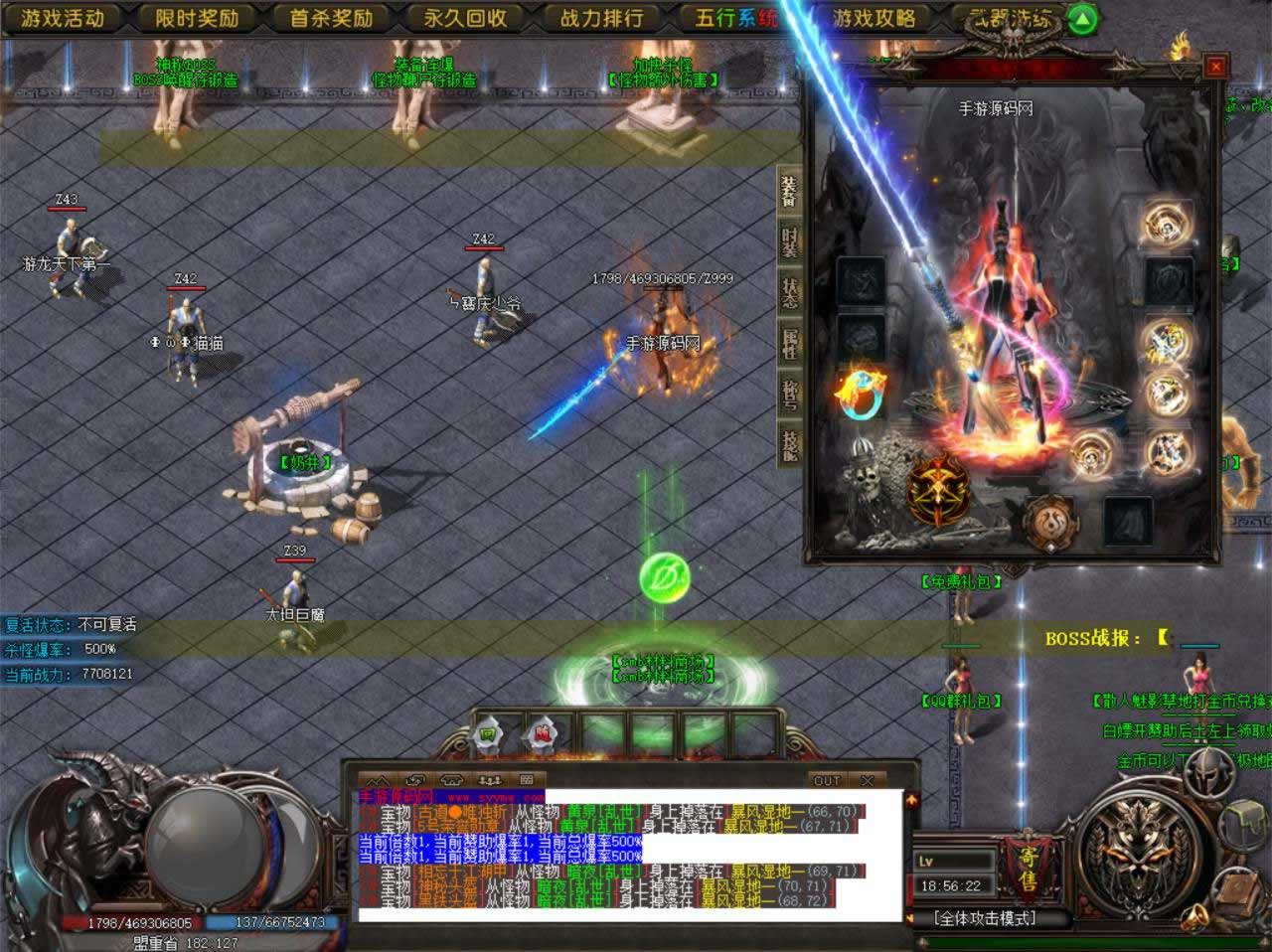Open the 游戏活动 game events menu
Screen dimensions: 1272x952
coord(63,18)
